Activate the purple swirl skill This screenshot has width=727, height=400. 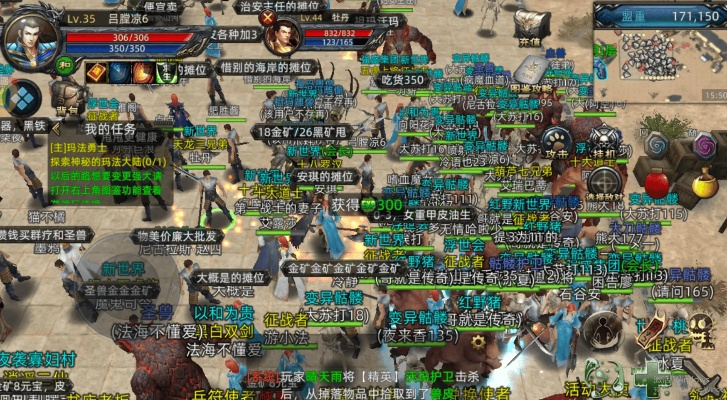coord(705,146)
